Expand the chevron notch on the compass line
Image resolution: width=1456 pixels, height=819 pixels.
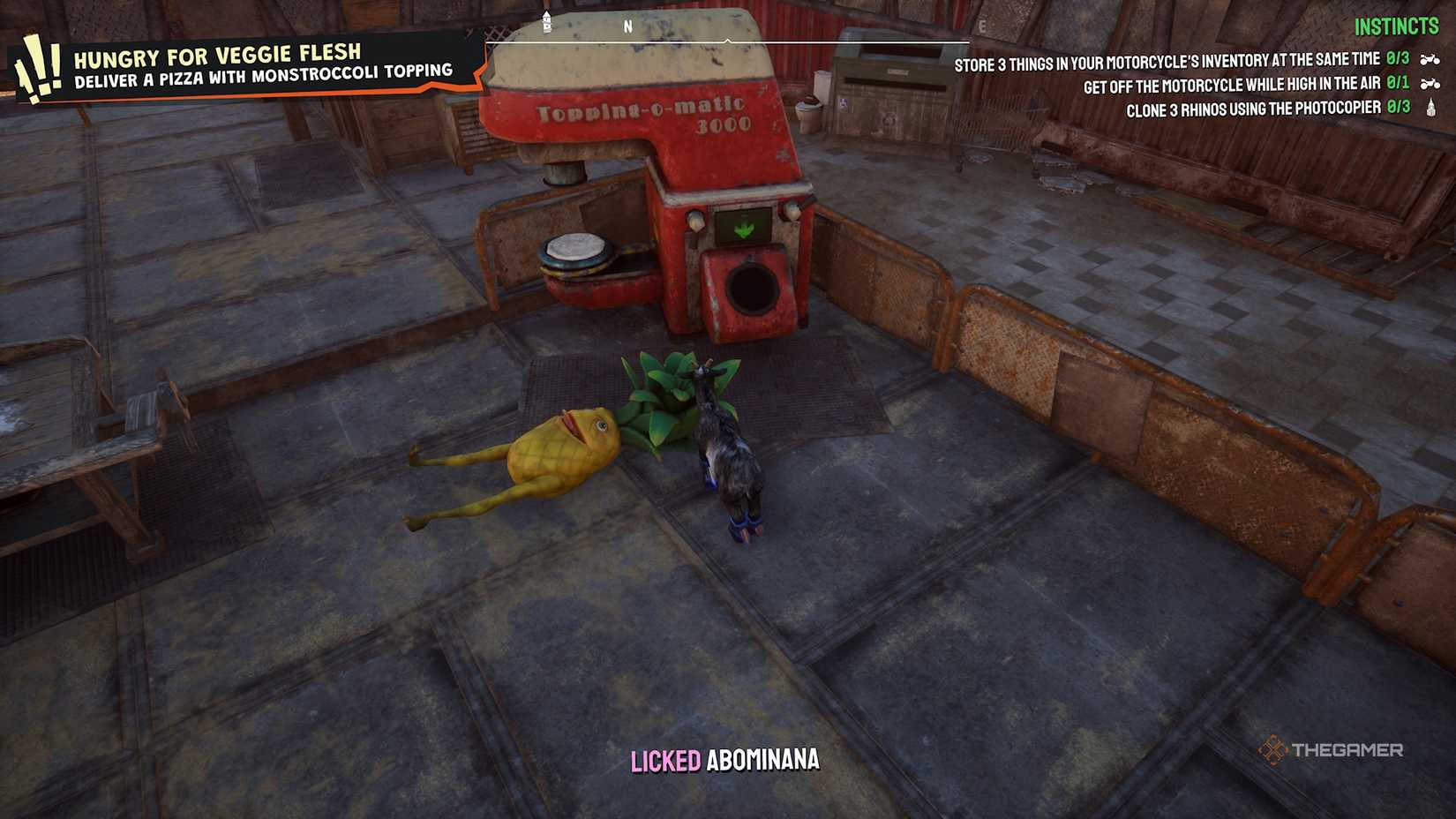coord(728,39)
